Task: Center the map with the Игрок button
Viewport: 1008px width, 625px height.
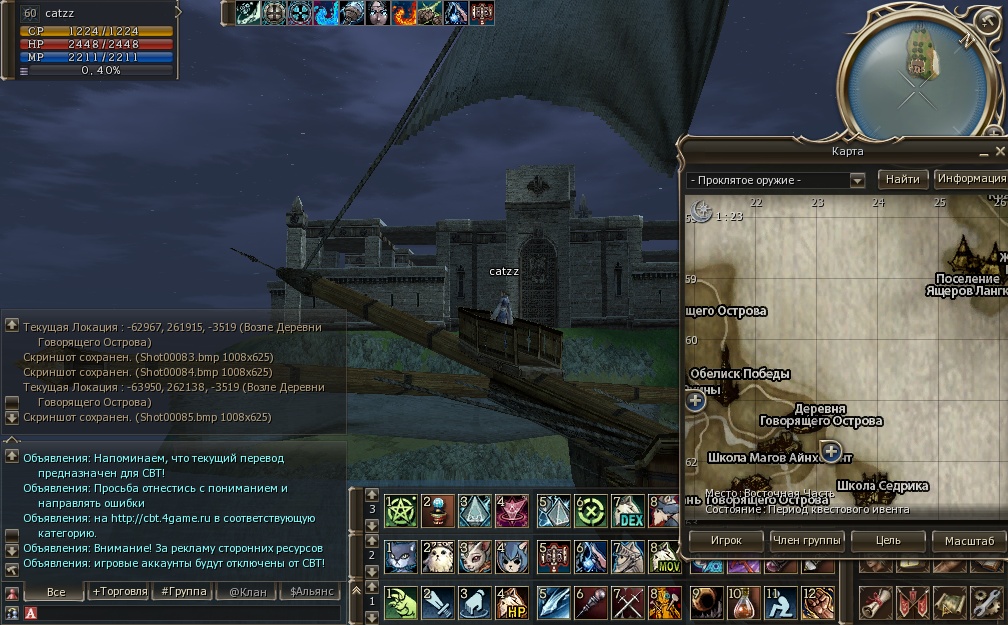Action: coord(726,541)
